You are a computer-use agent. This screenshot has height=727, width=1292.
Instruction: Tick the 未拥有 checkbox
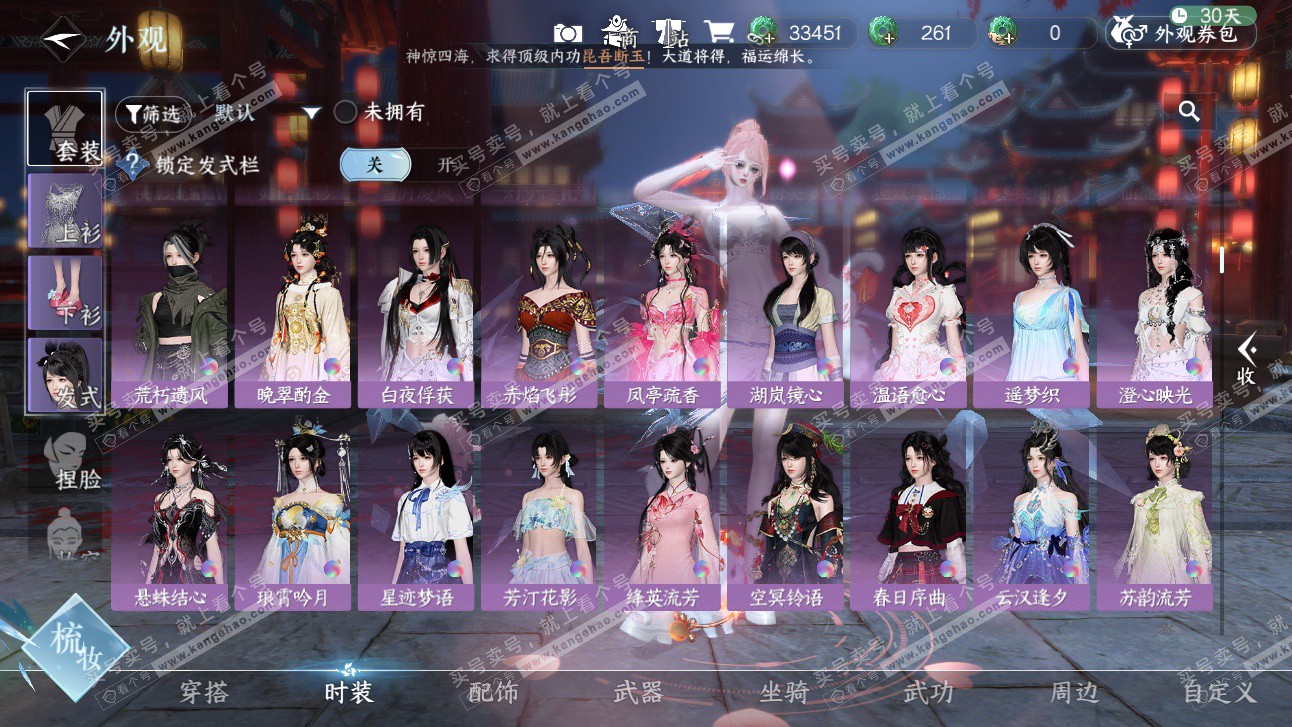pos(345,112)
